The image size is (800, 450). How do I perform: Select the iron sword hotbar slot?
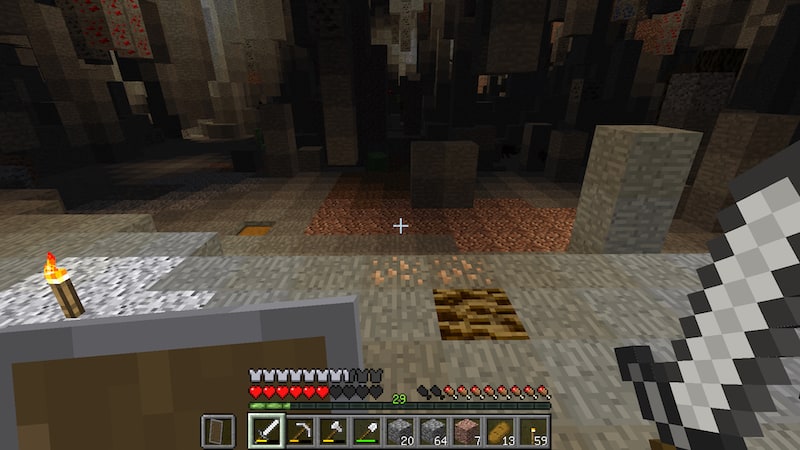266,431
